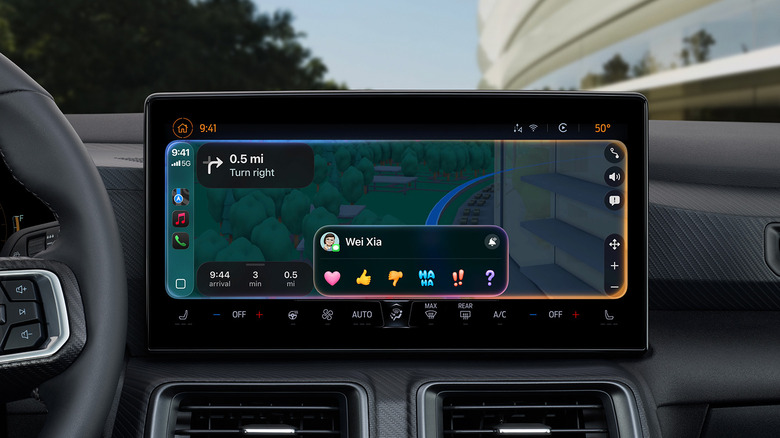Toggle navigation voice volume

click(x=613, y=177)
